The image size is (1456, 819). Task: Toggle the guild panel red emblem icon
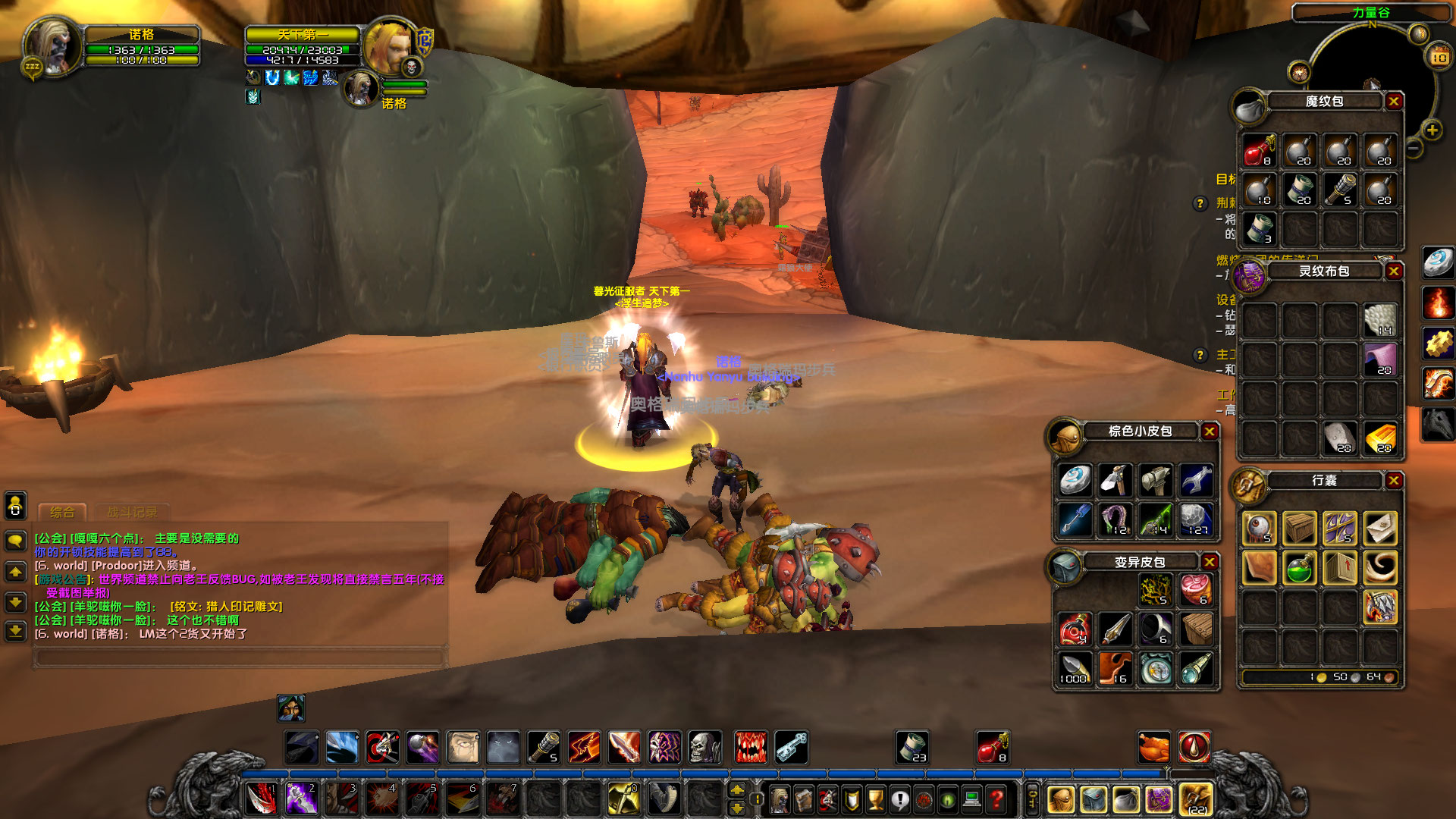click(924, 799)
